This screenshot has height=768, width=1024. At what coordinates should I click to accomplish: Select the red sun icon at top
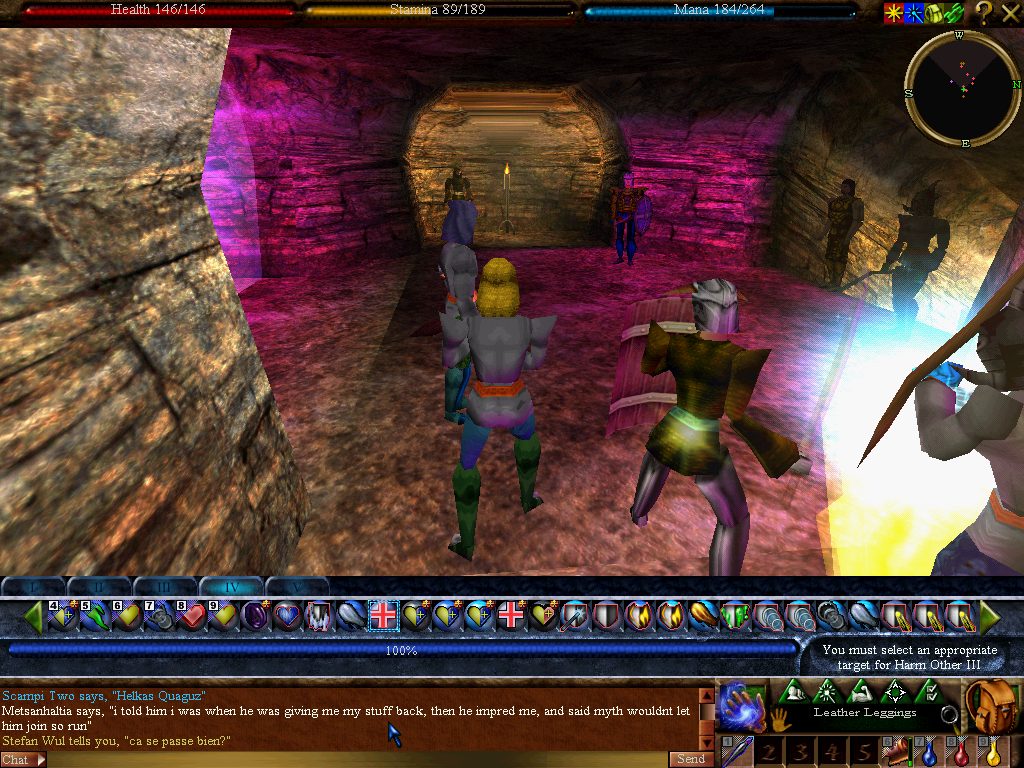[x=892, y=13]
